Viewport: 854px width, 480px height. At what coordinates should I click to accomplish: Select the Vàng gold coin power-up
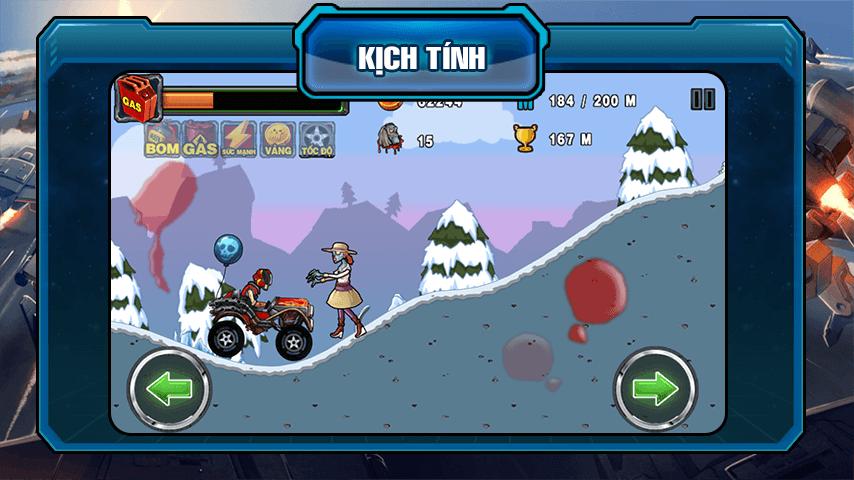[x=277, y=140]
